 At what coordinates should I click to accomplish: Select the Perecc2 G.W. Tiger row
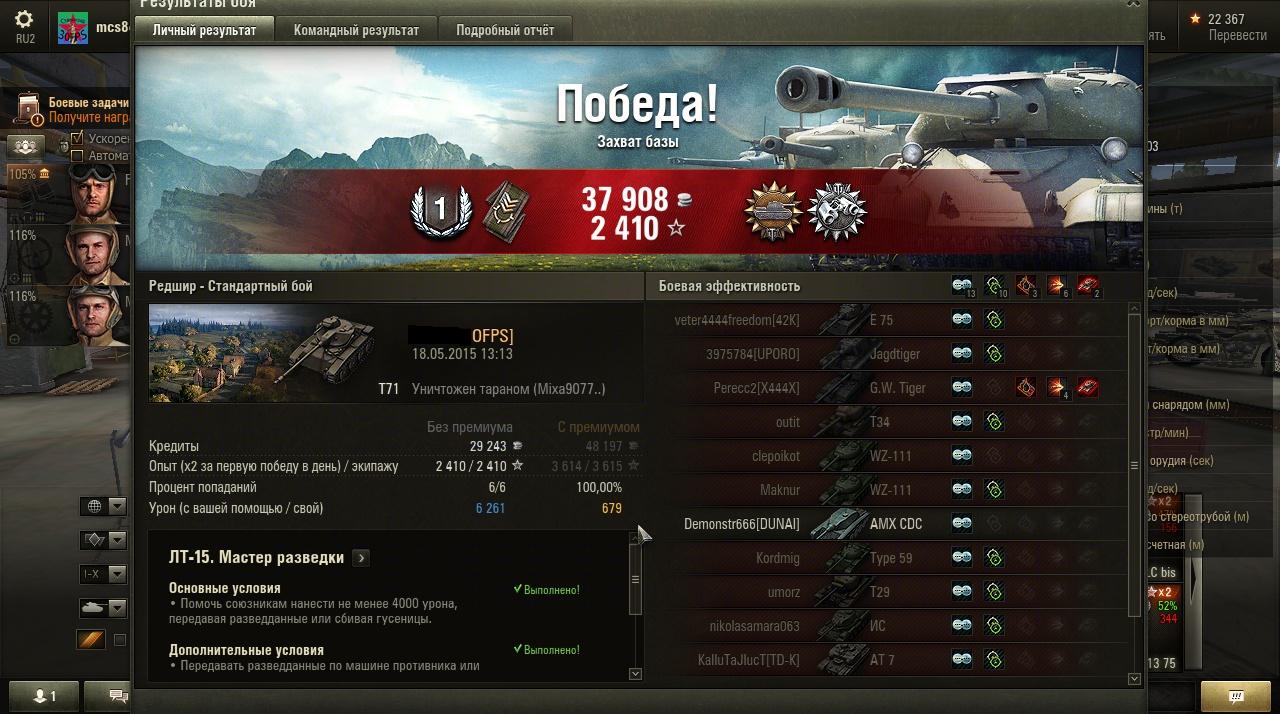click(890, 388)
